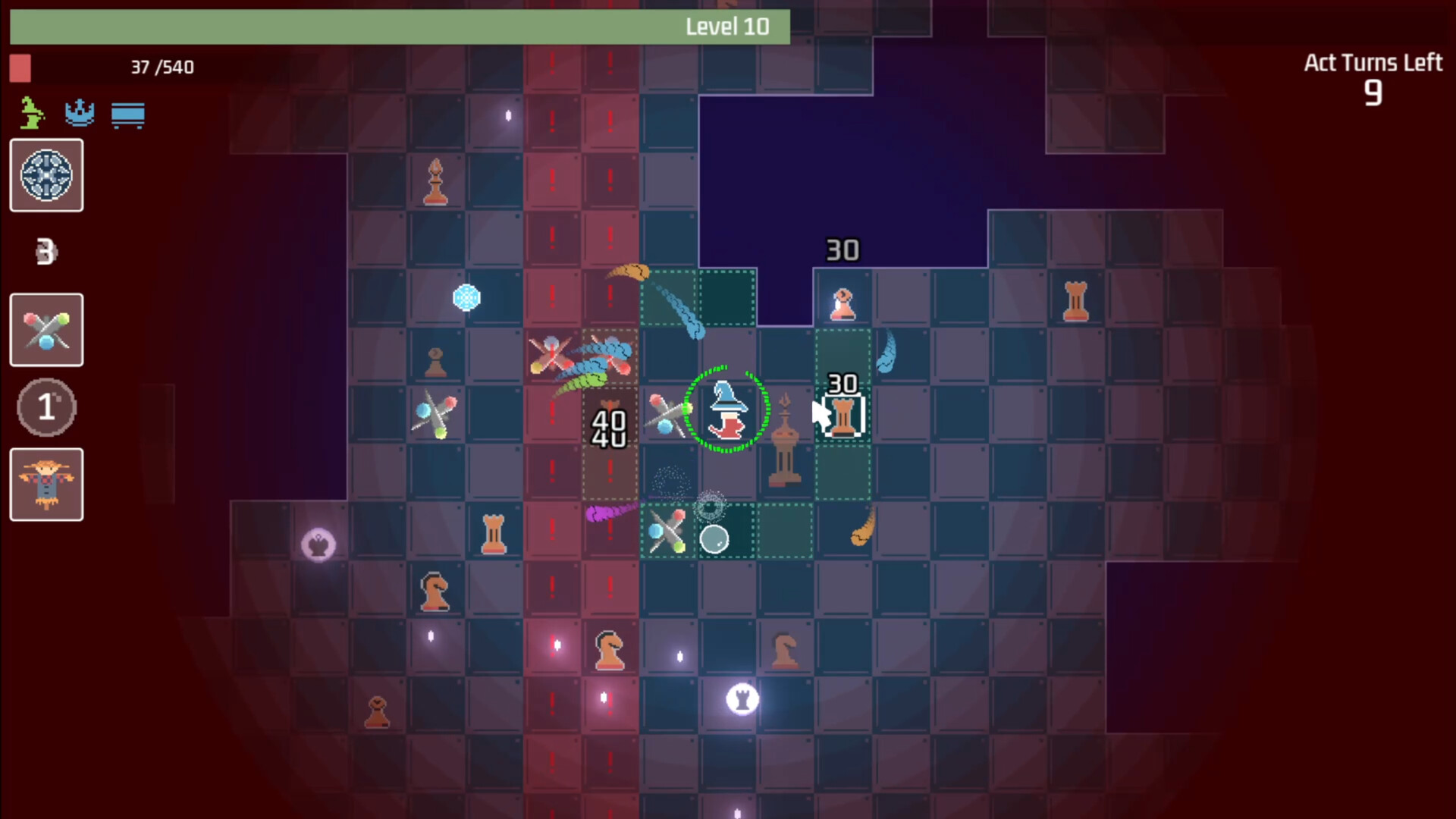The image size is (1456, 819).
Task: Choose the scarecrow ability slot
Action: point(46,485)
